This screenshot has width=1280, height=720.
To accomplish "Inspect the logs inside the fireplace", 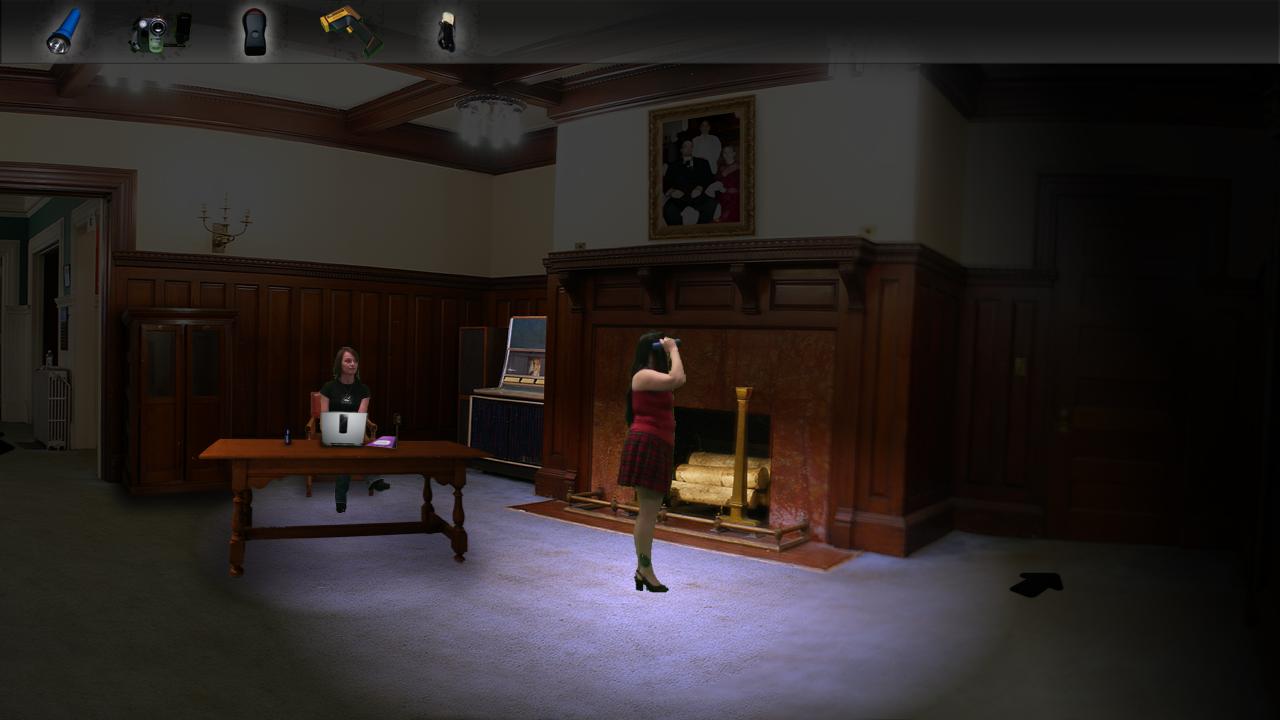I will [710, 480].
